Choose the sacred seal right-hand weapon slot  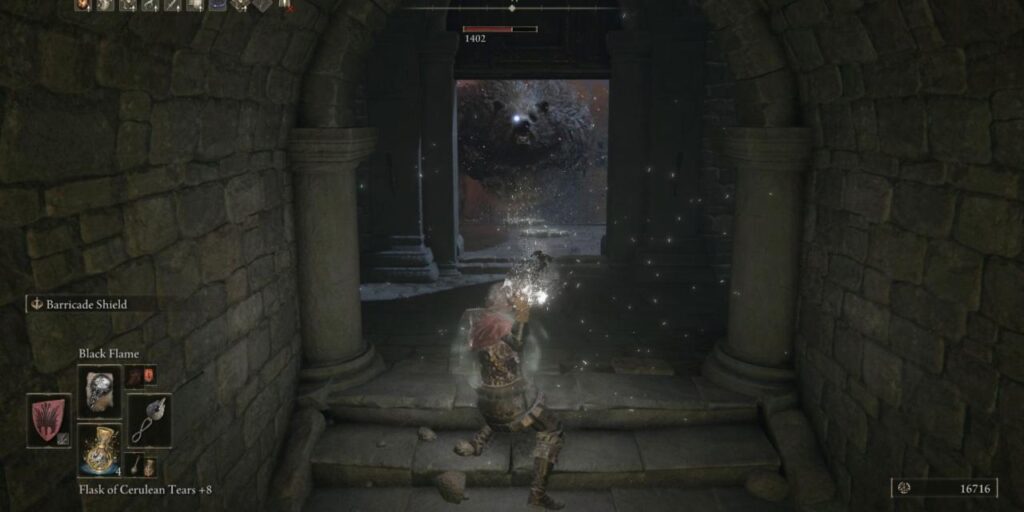149,419
